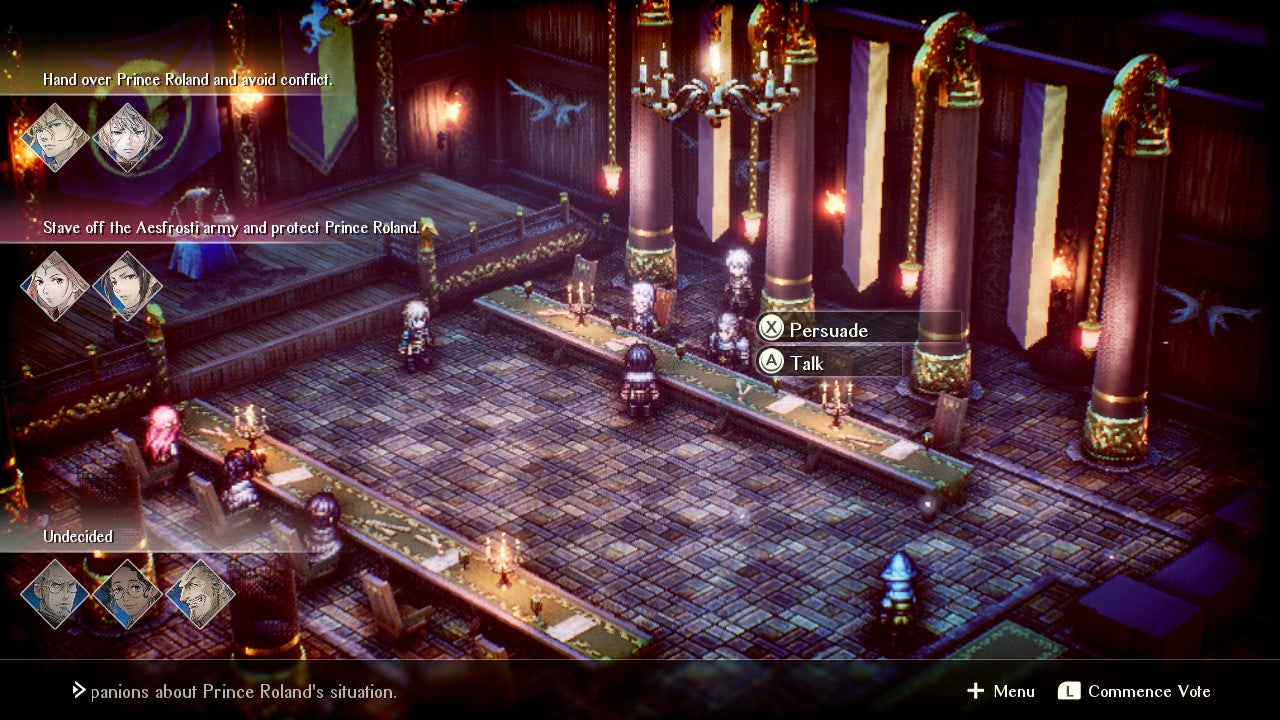1280x720 pixels.
Task: Click the grinning bearded portrait in the Undecided group
Action: point(200,592)
